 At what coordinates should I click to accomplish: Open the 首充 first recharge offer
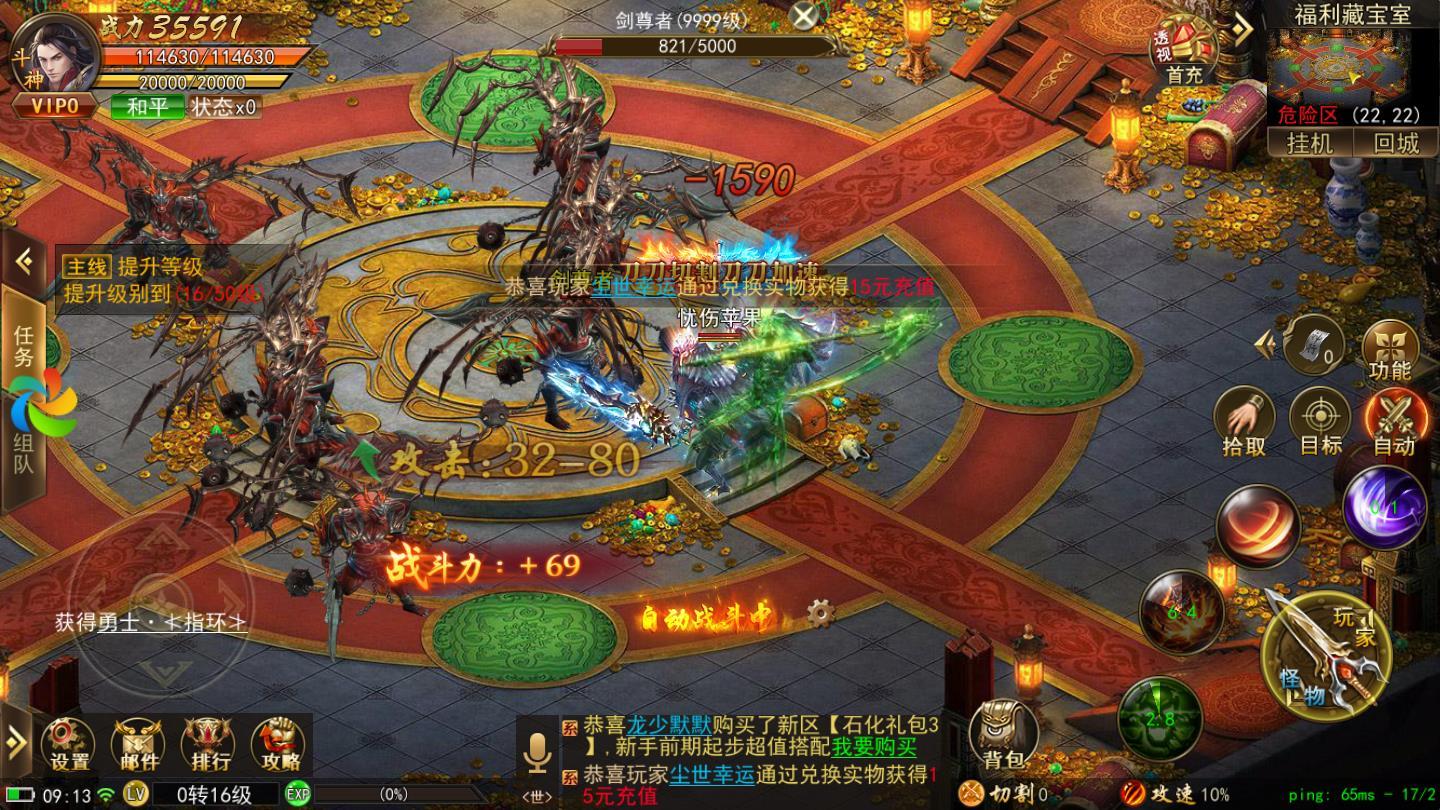(x=1184, y=54)
